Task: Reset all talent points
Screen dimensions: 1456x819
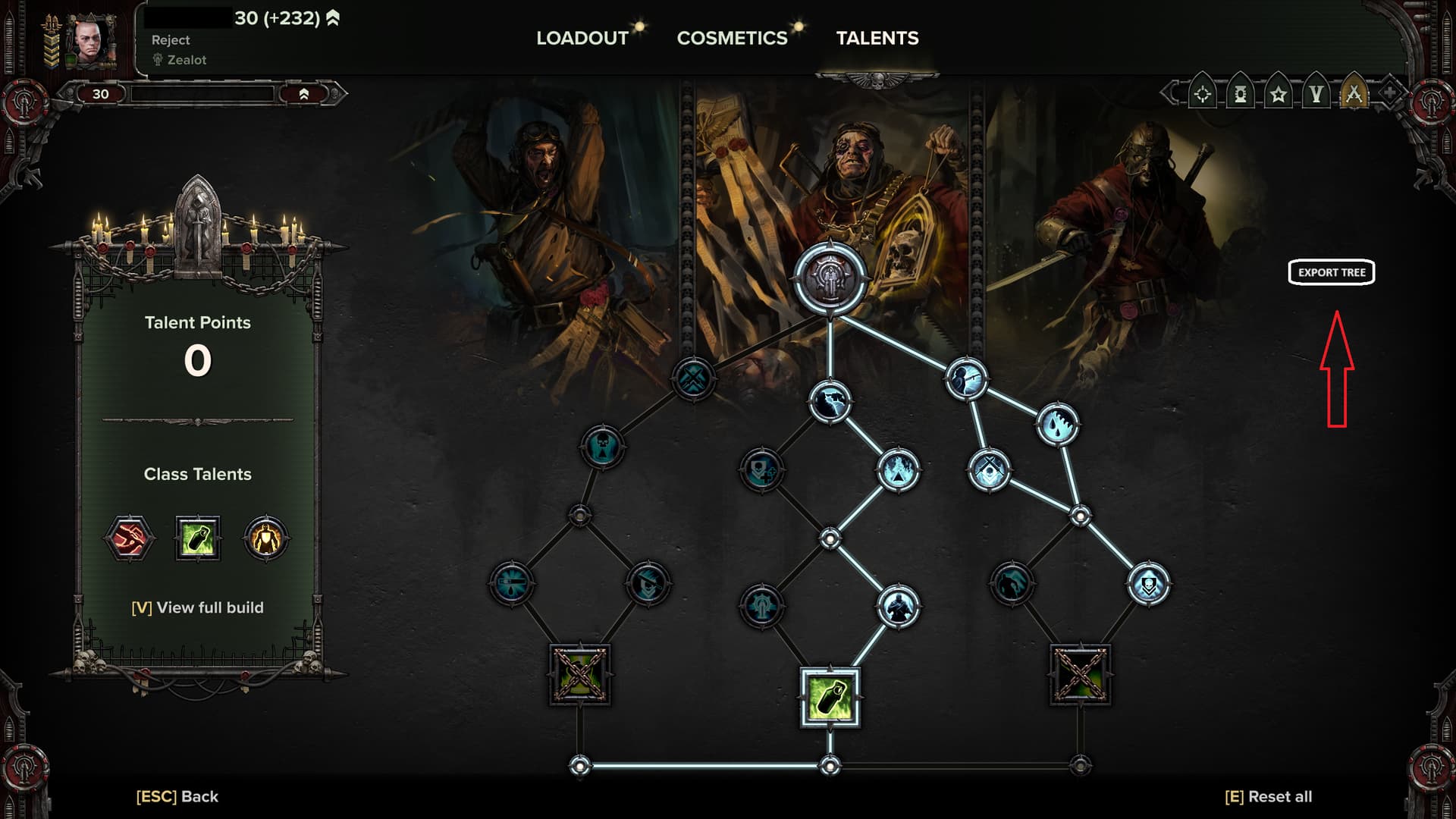Action: pyautogui.click(x=1268, y=796)
